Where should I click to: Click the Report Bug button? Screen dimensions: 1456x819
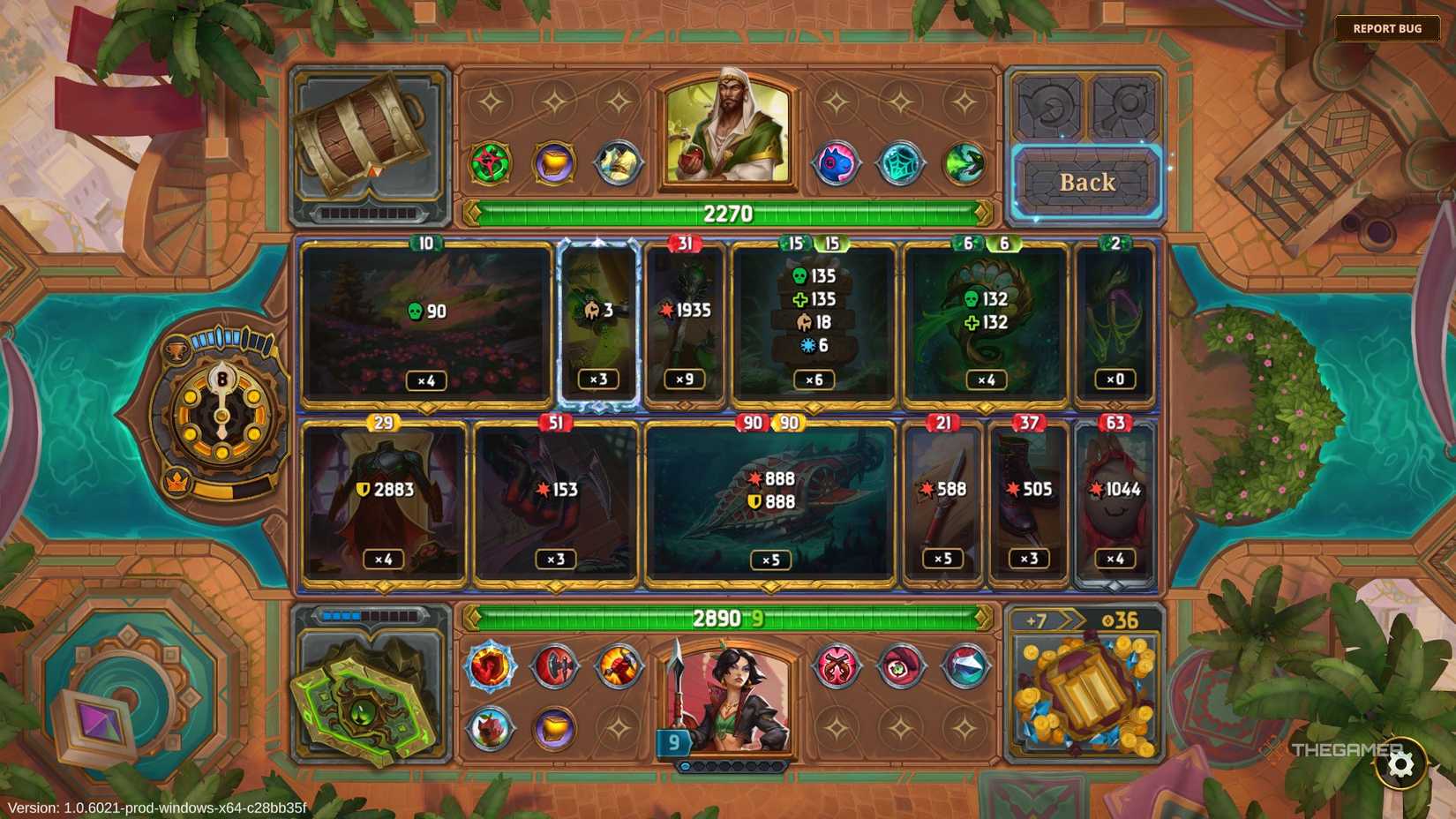pyautogui.click(x=1387, y=28)
